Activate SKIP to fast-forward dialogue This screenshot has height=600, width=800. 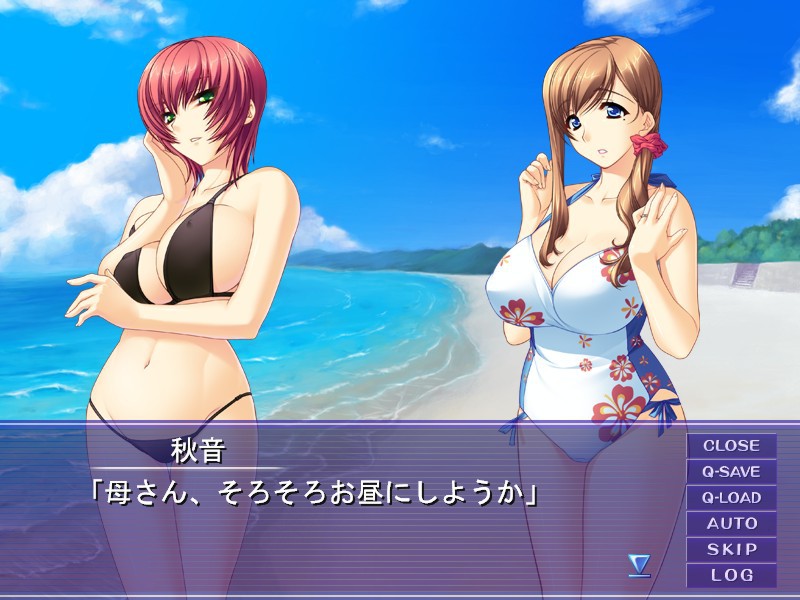click(731, 549)
